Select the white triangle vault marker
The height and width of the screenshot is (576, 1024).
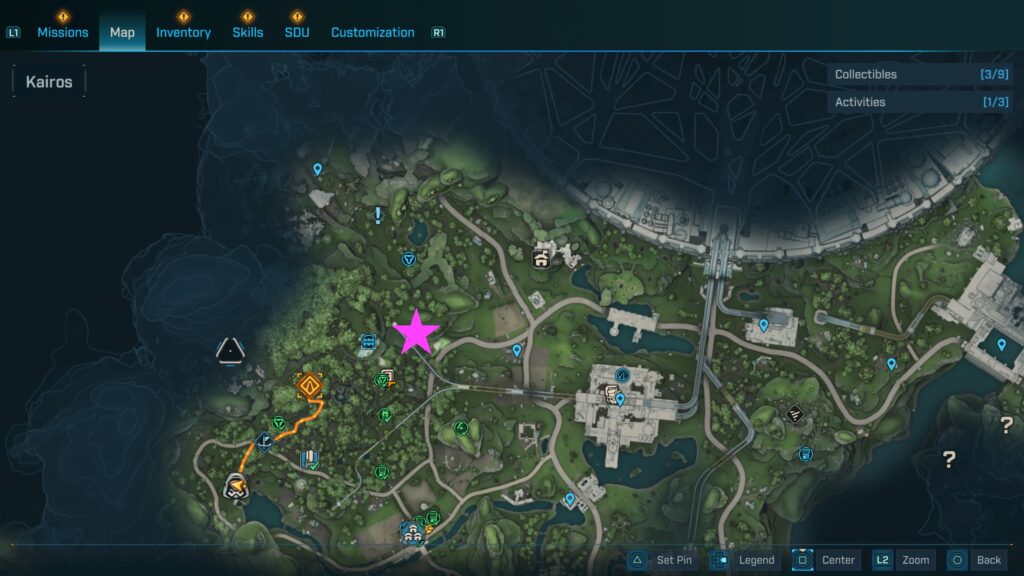coord(231,350)
